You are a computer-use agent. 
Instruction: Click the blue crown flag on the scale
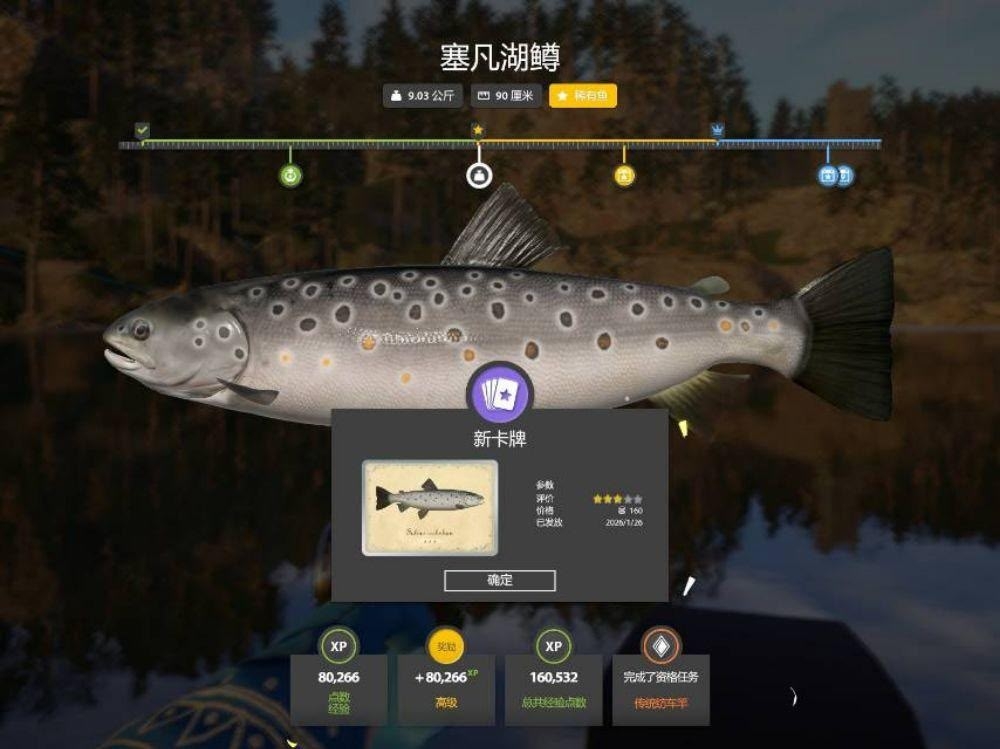click(x=717, y=130)
